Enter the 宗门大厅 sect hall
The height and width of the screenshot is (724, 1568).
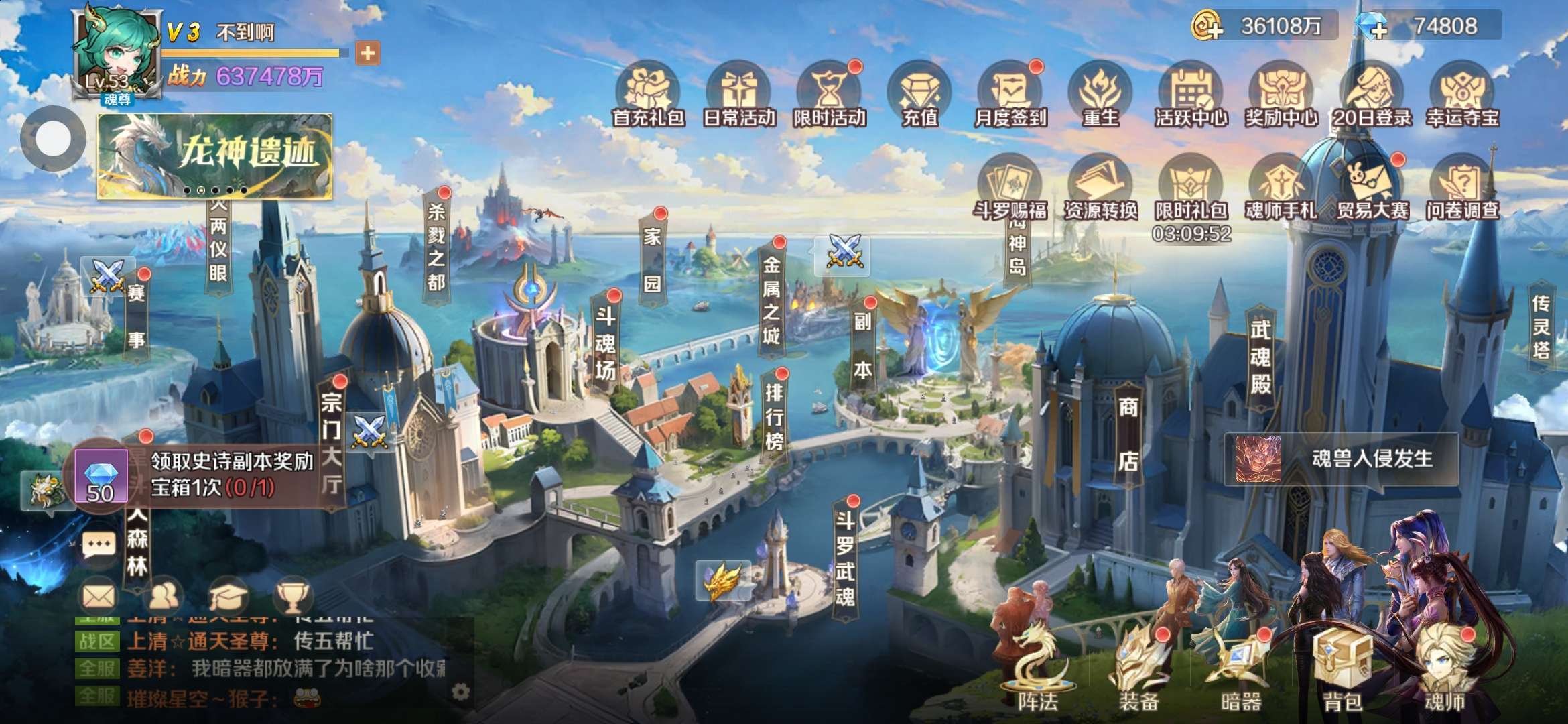pos(332,442)
